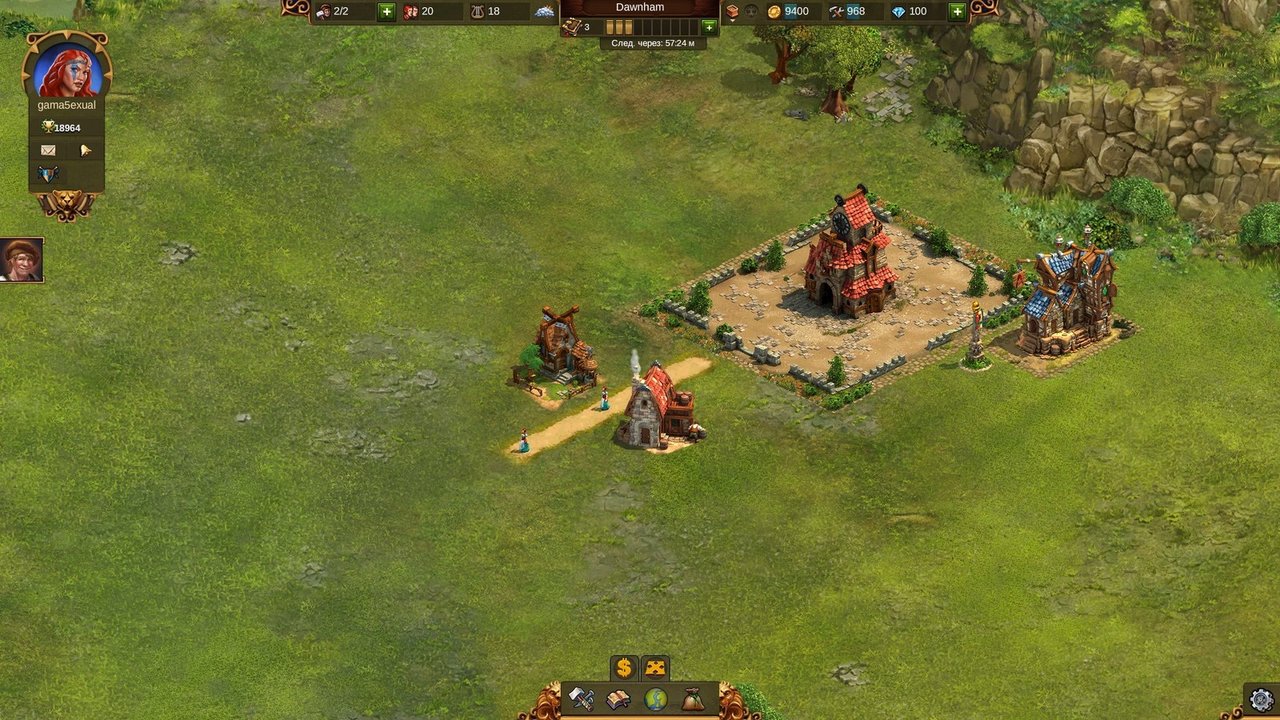
Task: Toggle sell mode with the dollar button
Action: [624, 668]
